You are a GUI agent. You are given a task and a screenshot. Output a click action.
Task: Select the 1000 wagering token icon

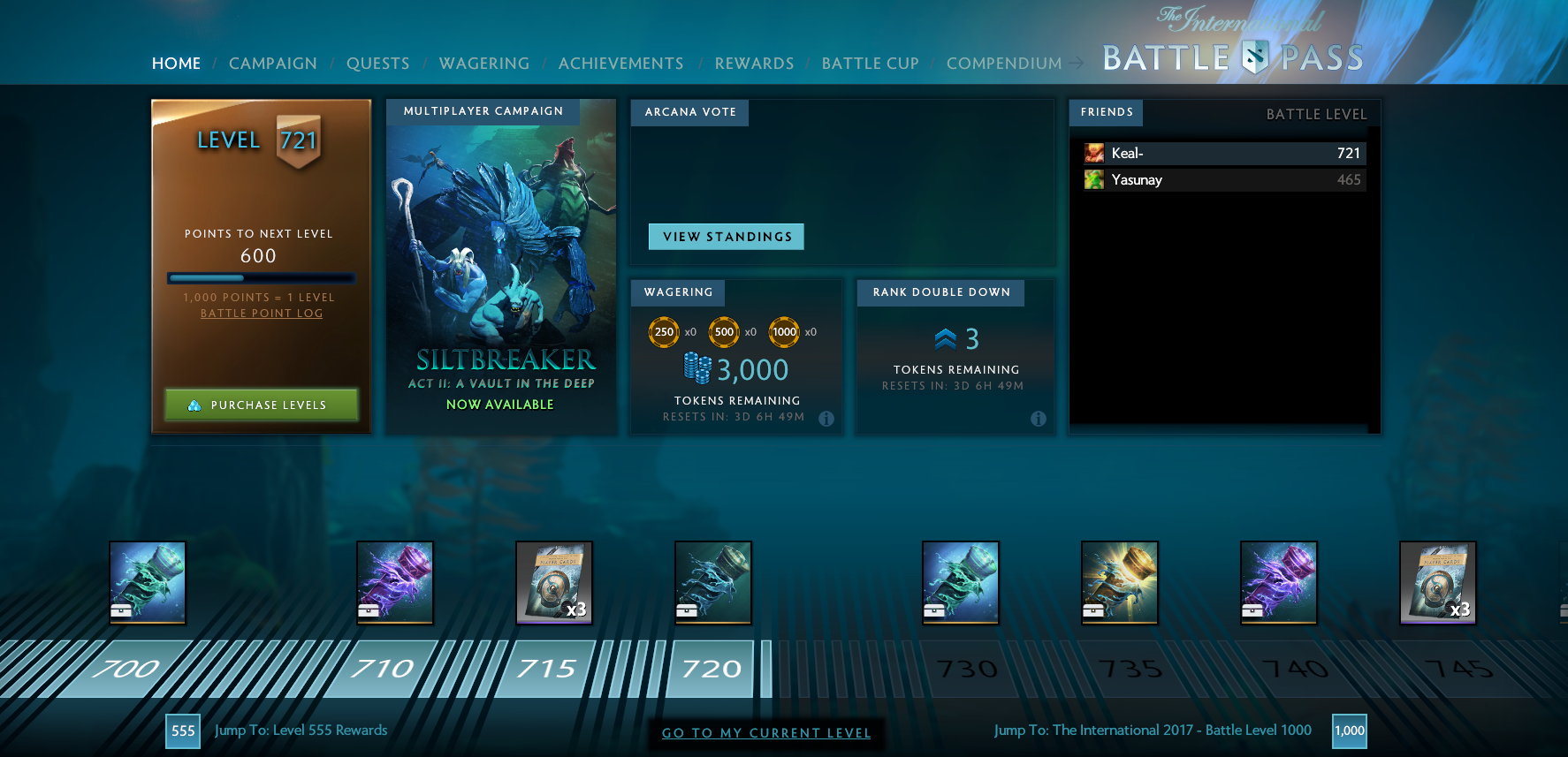784,332
